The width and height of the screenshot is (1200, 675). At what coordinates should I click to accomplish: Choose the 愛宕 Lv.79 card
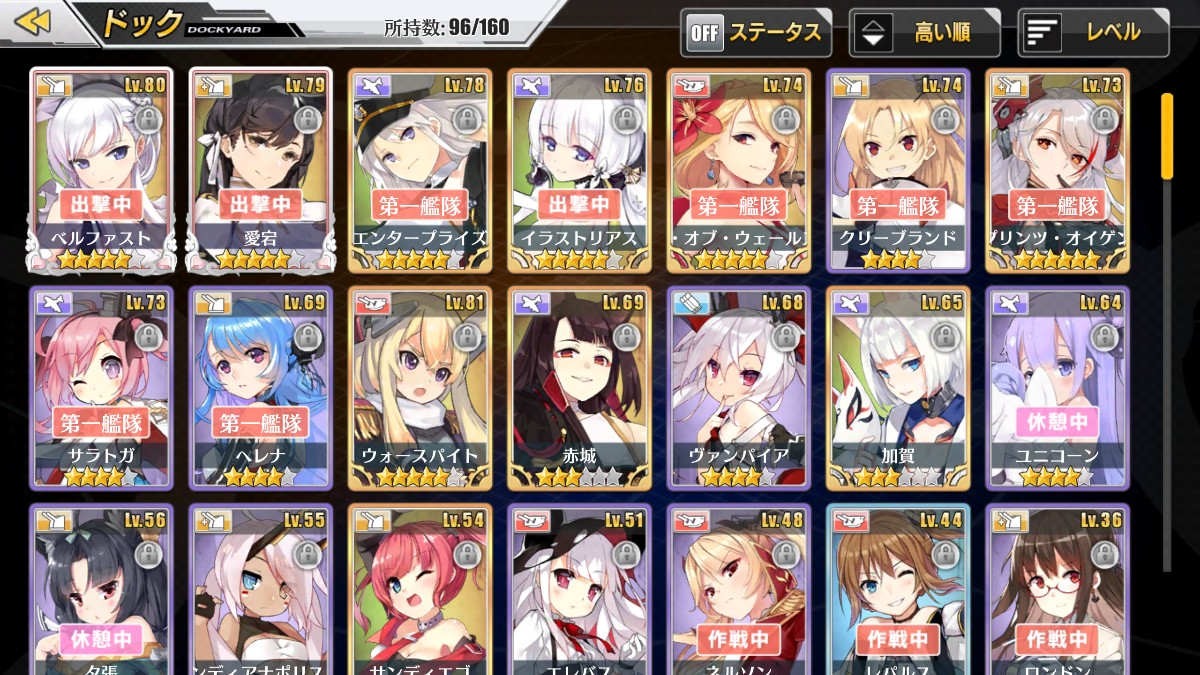pyautogui.click(x=260, y=170)
